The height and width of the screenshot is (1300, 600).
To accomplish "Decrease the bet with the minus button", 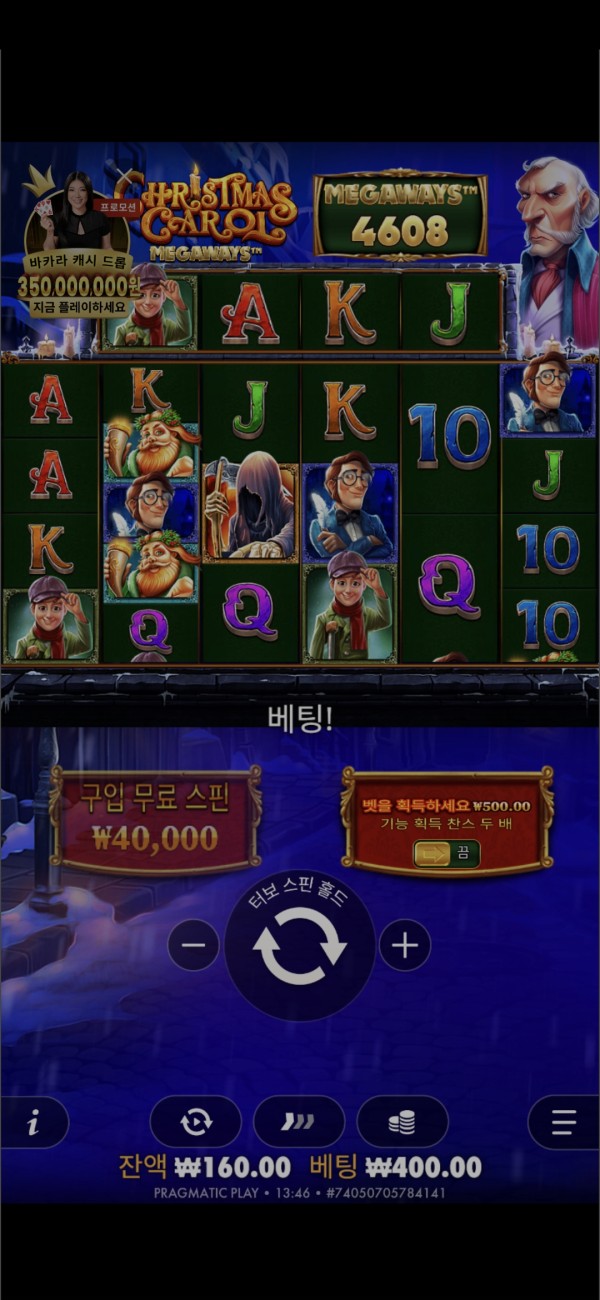I will click(193, 946).
